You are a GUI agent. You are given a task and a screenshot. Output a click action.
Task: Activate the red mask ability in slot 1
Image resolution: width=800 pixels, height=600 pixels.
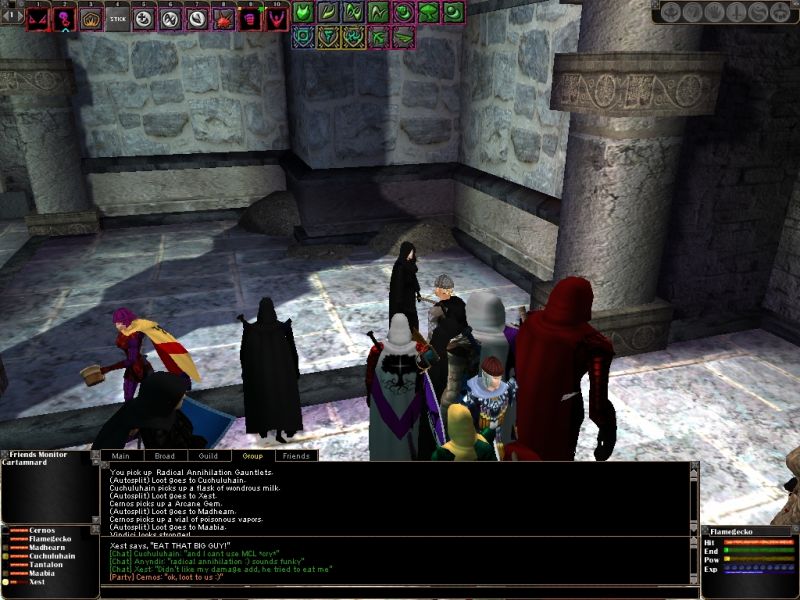click(x=39, y=19)
